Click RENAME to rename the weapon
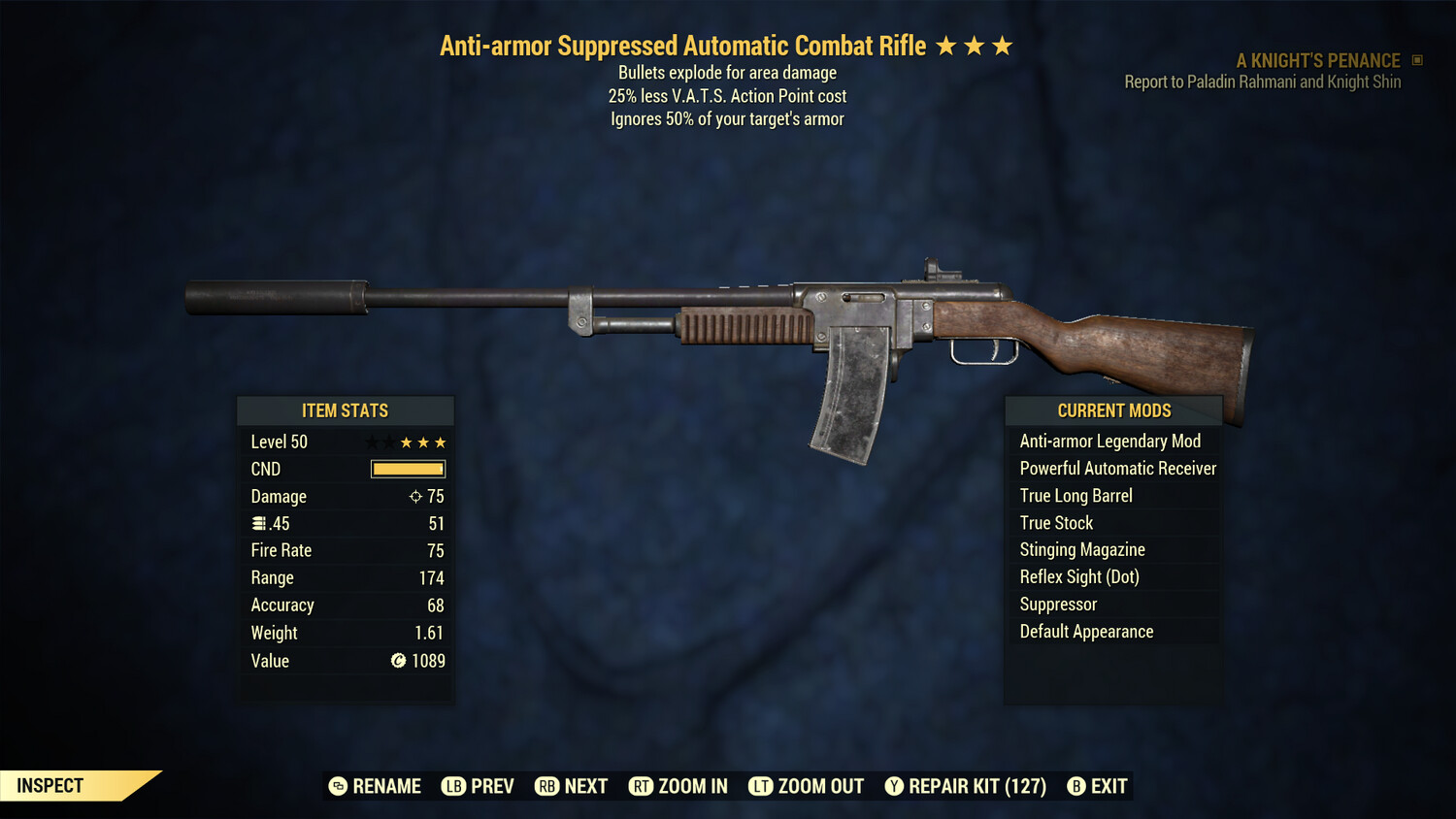 (x=386, y=786)
